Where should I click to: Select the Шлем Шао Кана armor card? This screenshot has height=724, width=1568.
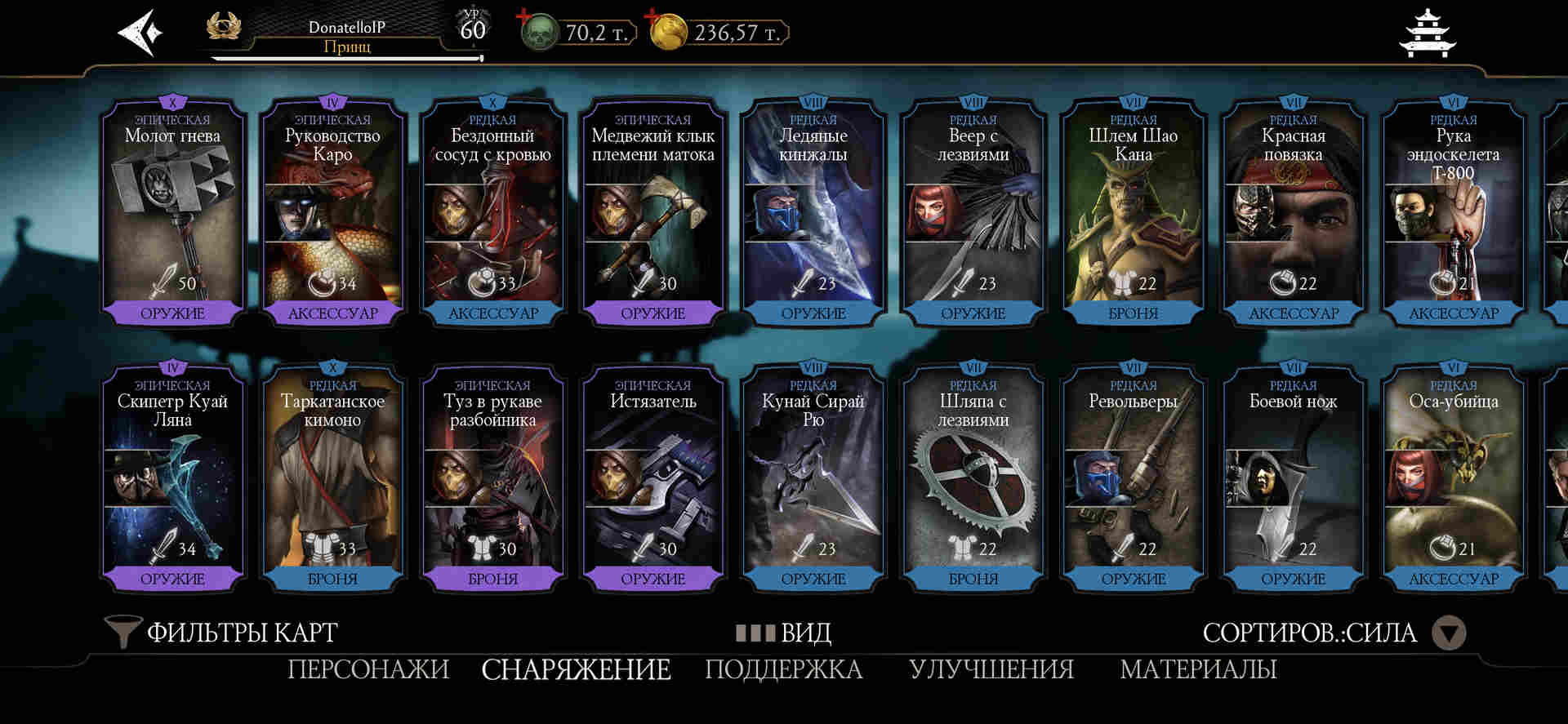tap(1133, 212)
